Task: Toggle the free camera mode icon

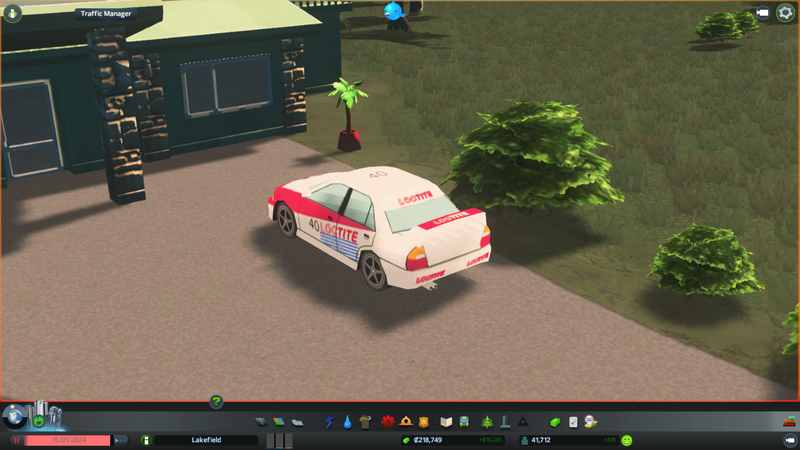Action: pyautogui.click(x=763, y=13)
